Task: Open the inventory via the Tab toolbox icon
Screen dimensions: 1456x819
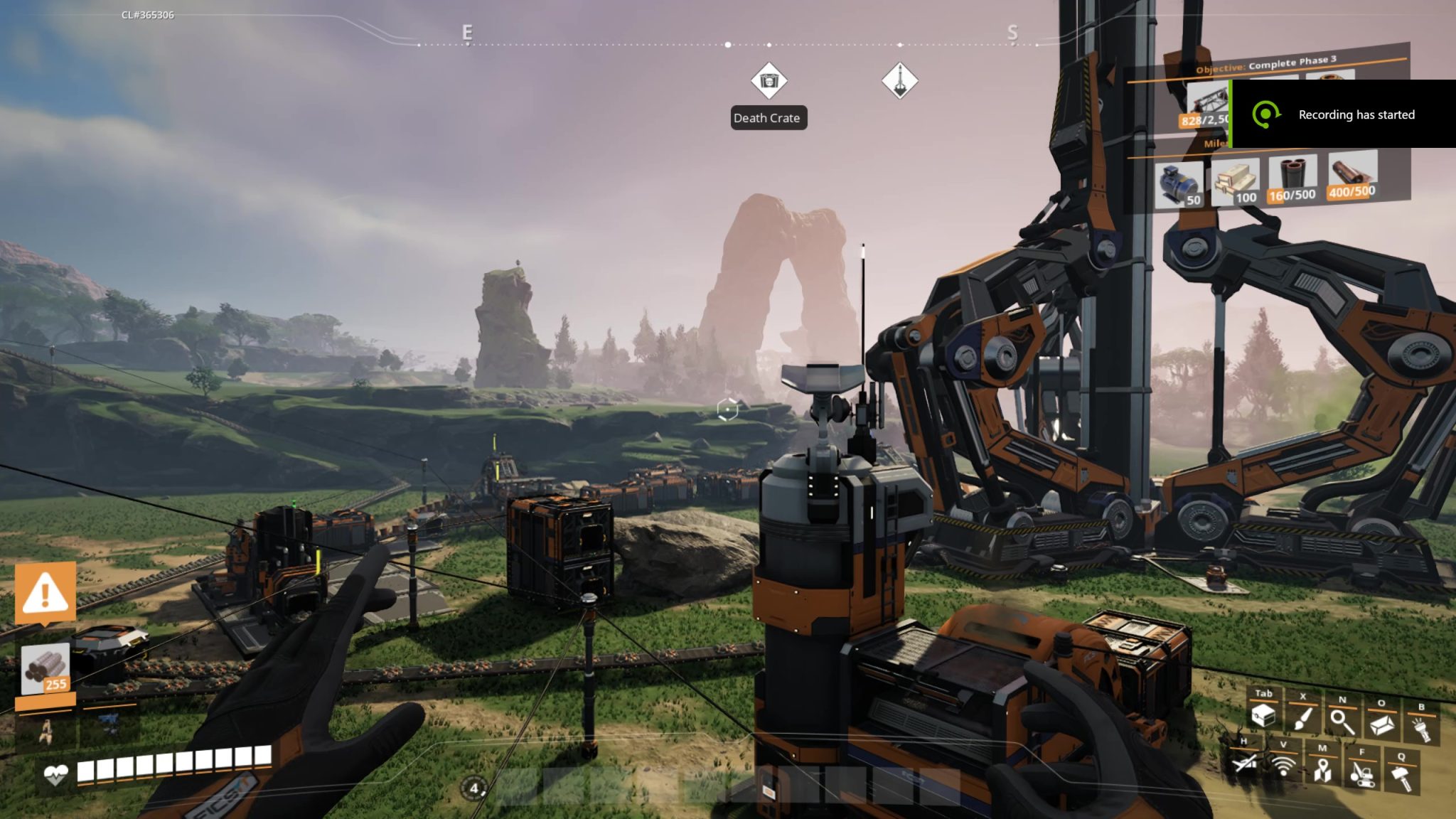Action: [1264, 717]
